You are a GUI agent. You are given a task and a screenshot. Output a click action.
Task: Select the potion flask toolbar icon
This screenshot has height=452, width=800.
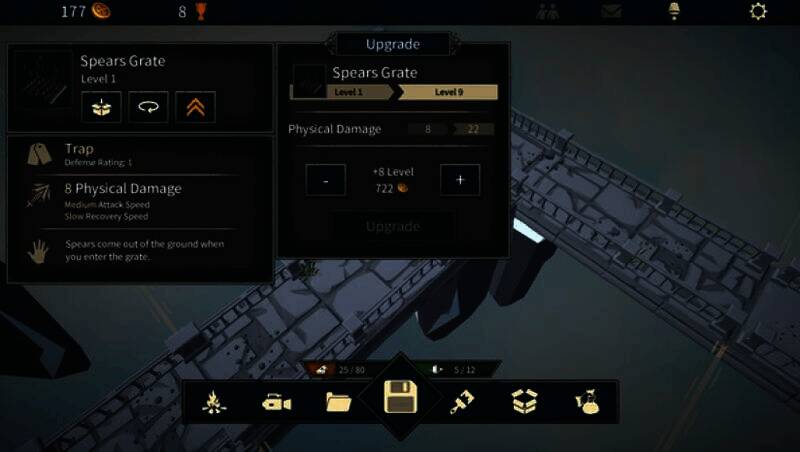tap(586, 402)
